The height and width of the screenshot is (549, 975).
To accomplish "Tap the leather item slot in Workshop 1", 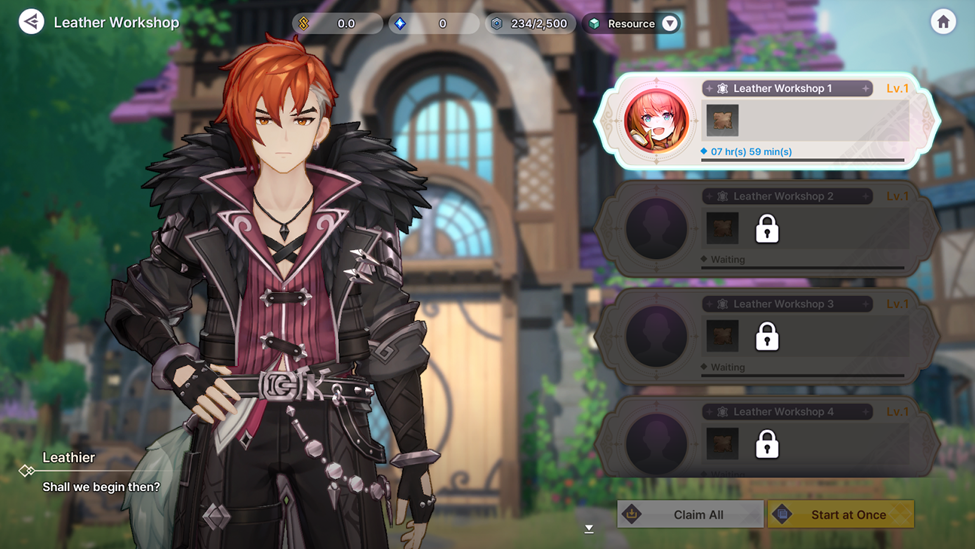I will 722,121.
